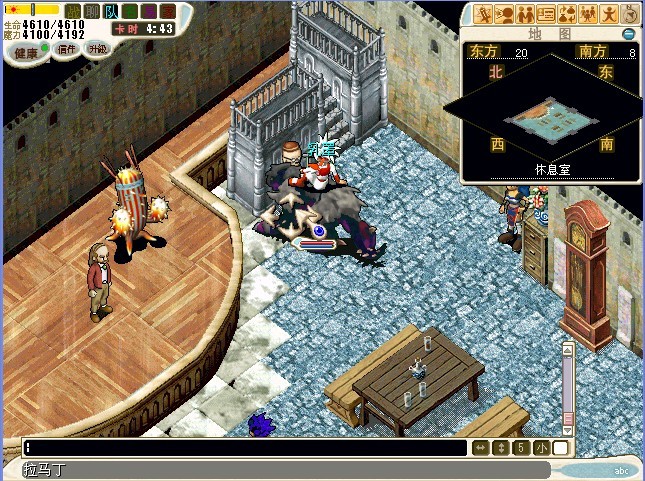Open the family group icon
The height and width of the screenshot is (481, 645).
(587, 14)
